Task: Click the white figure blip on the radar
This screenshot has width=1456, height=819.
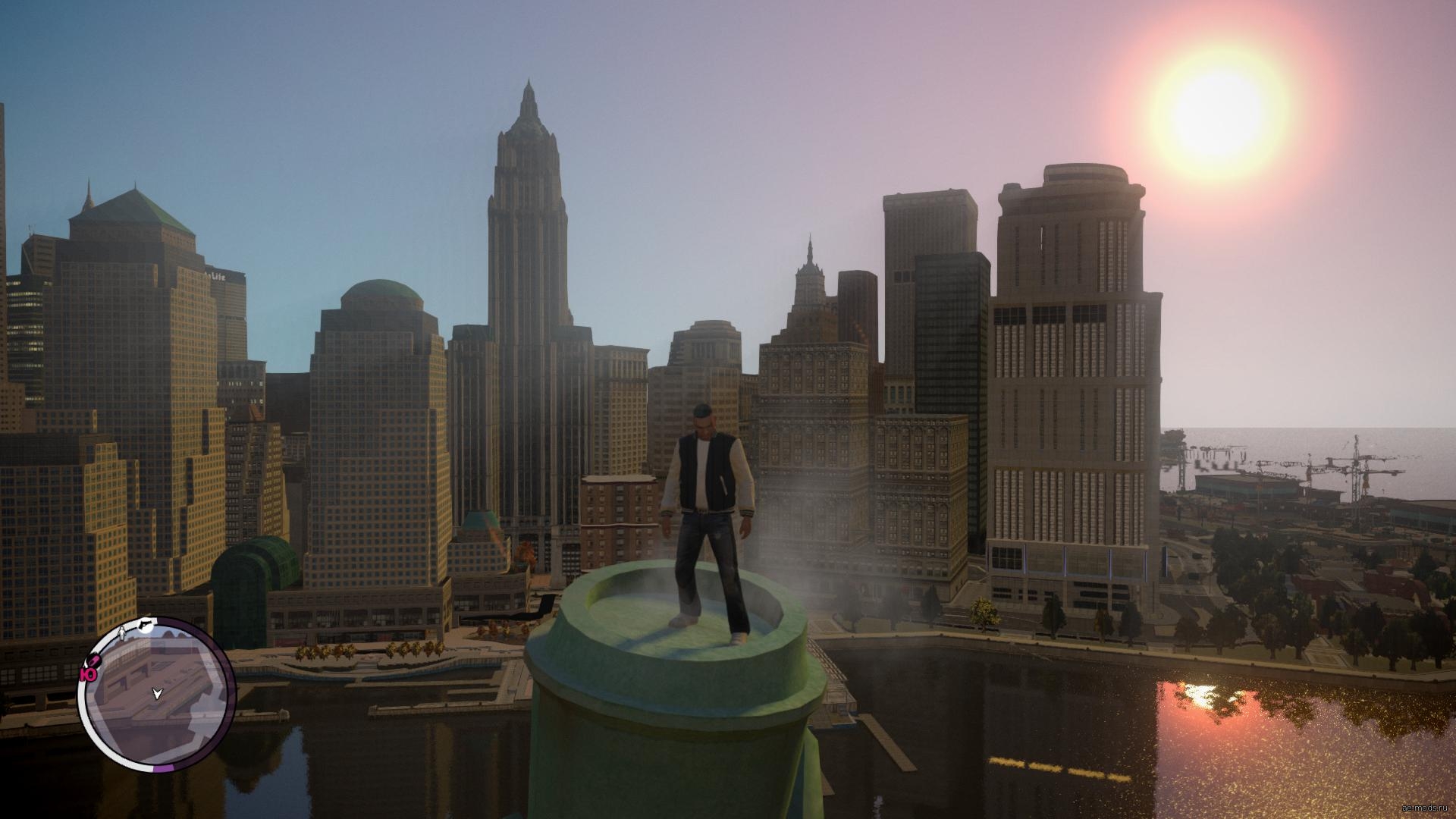Action: pyautogui.click(x=122, y=632)
